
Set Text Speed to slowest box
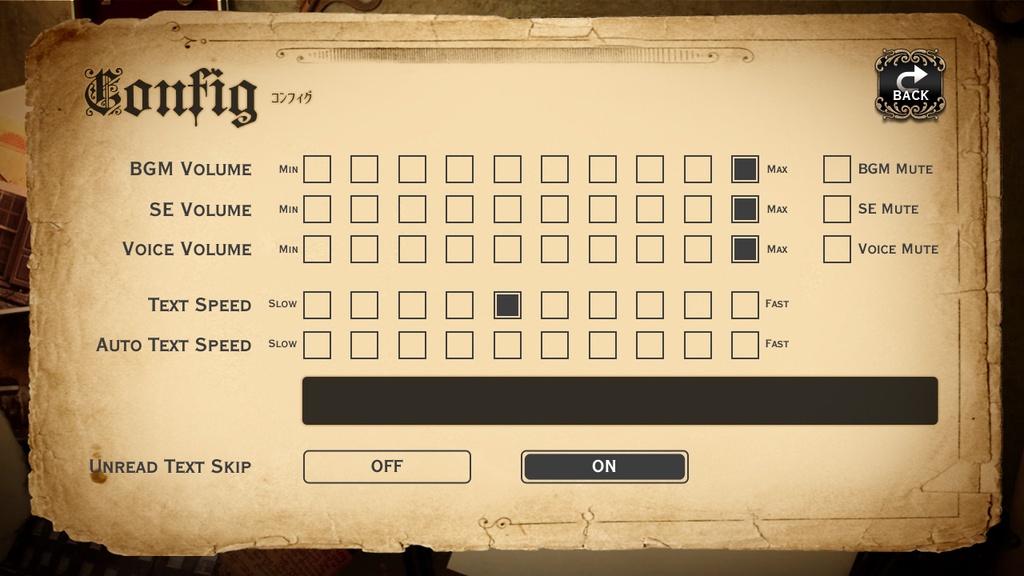[317, 305]
